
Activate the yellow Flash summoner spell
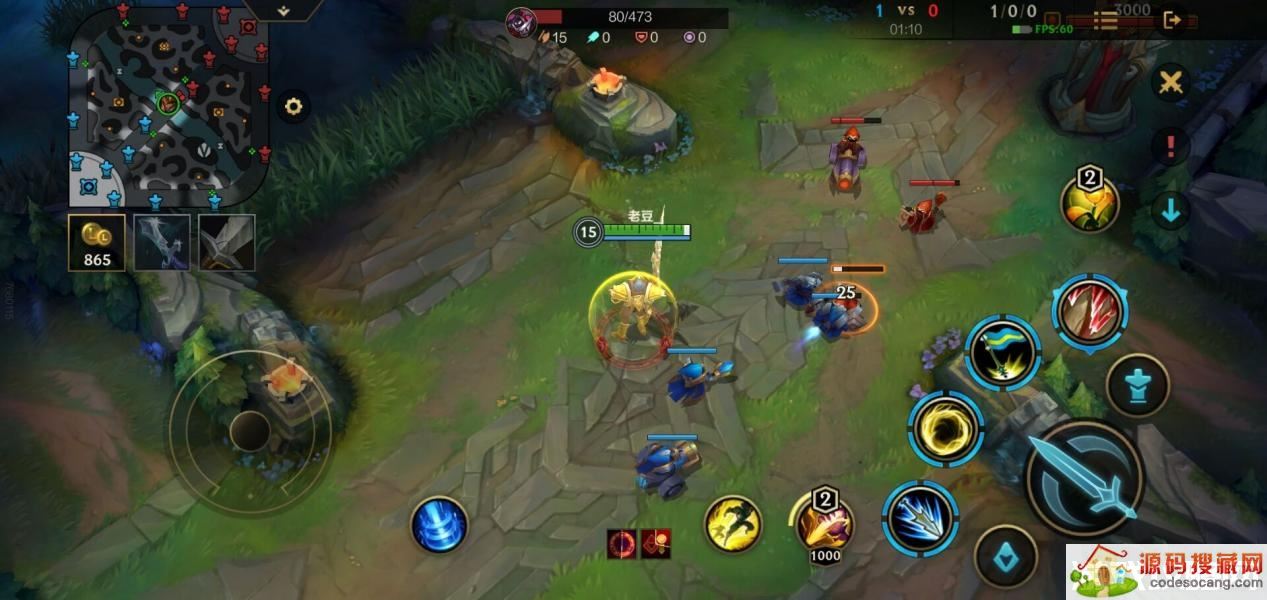point(733,524)
